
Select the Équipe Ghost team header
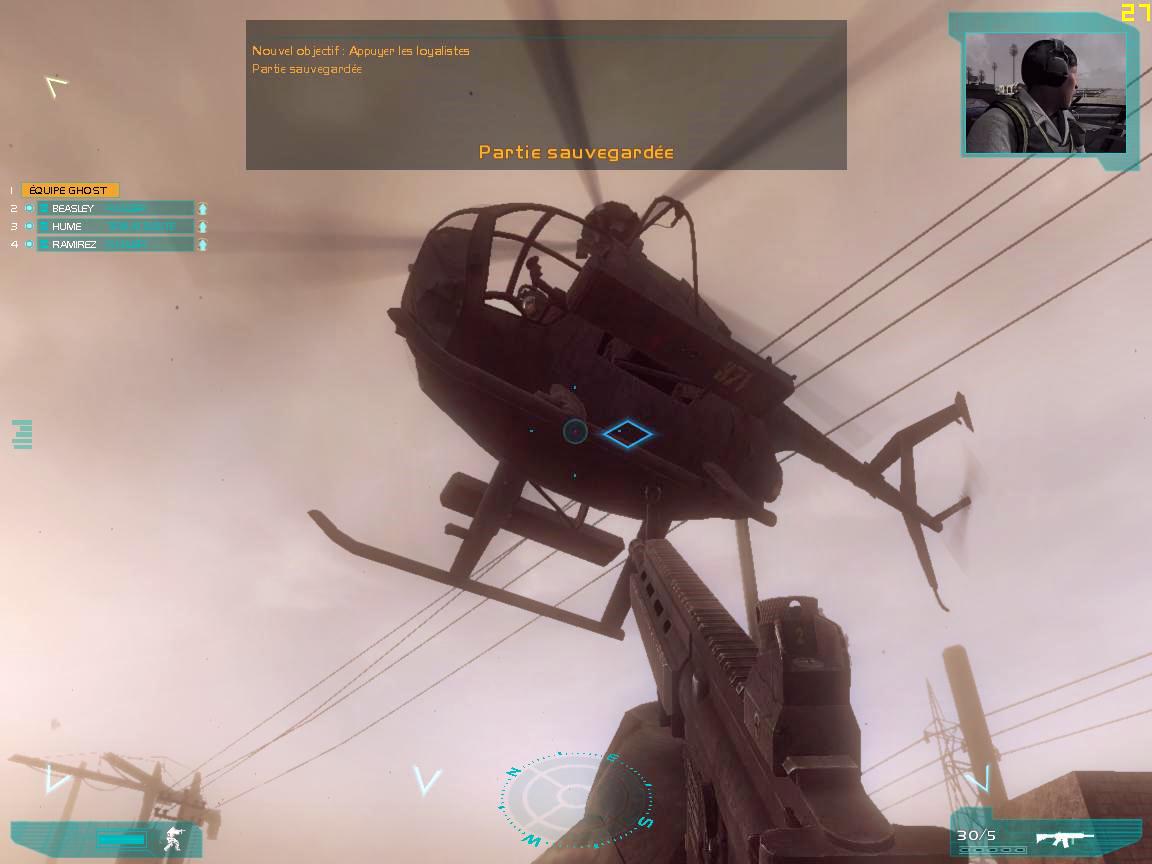pyautogui.click(x=69, y=190)
